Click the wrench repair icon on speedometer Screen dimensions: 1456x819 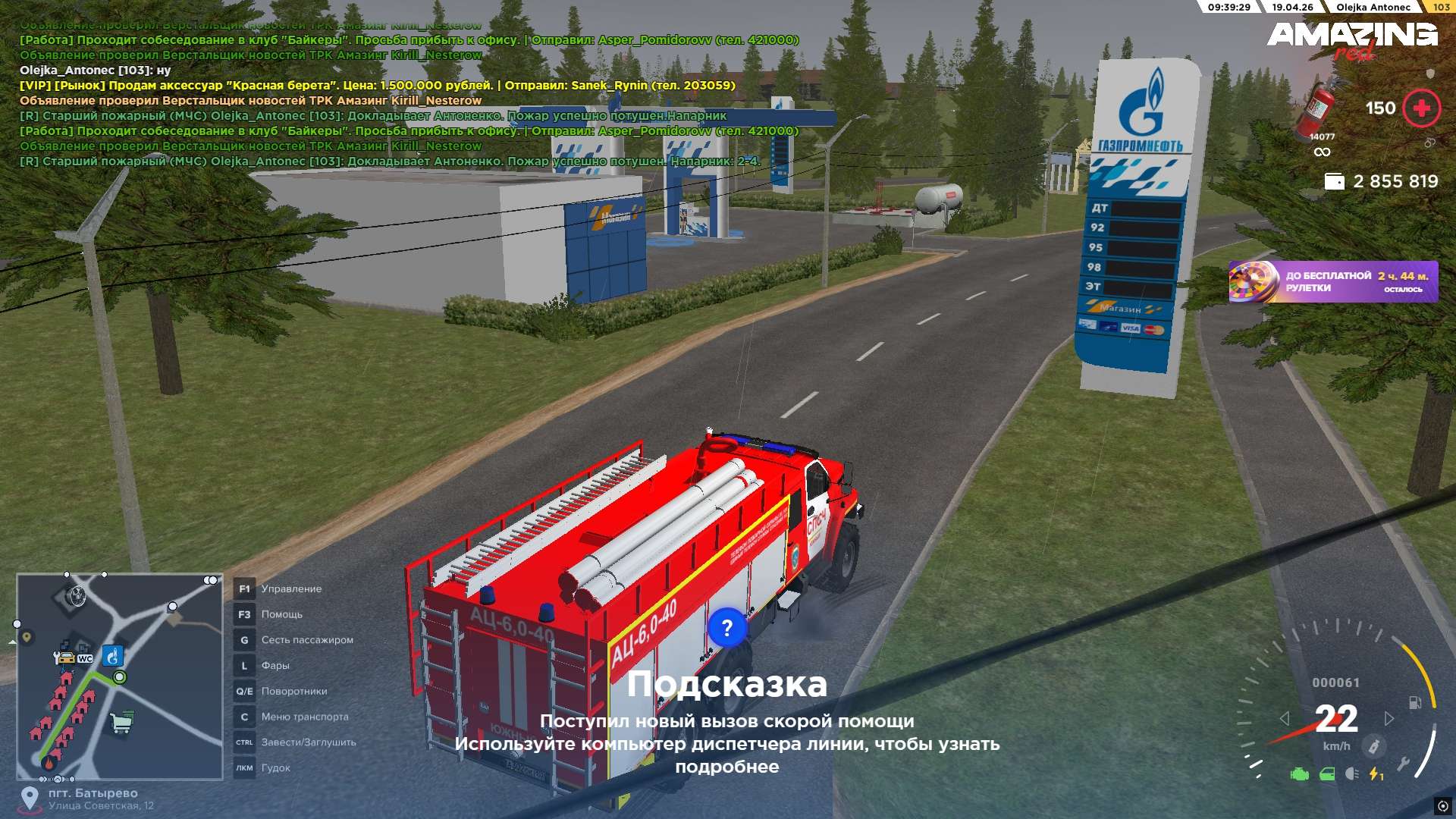point(1404,763)
